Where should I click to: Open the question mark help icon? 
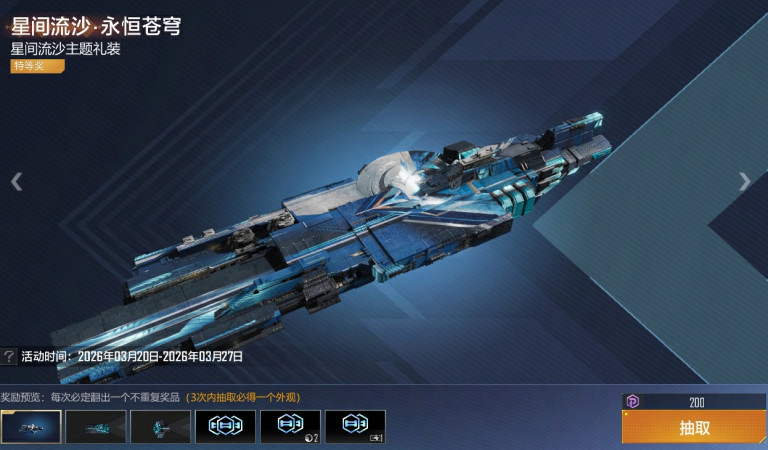(9, 356)
